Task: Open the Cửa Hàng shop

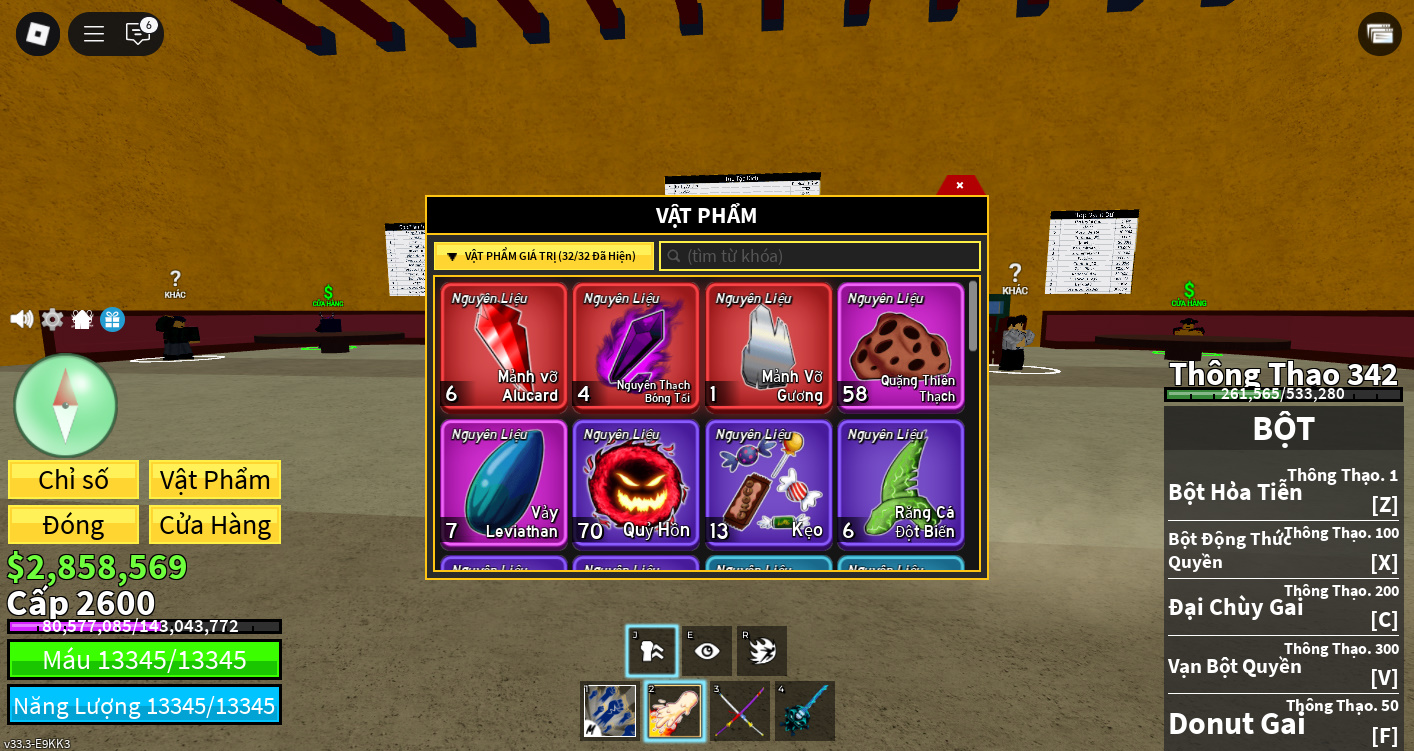Action: (x=215, y=525)
